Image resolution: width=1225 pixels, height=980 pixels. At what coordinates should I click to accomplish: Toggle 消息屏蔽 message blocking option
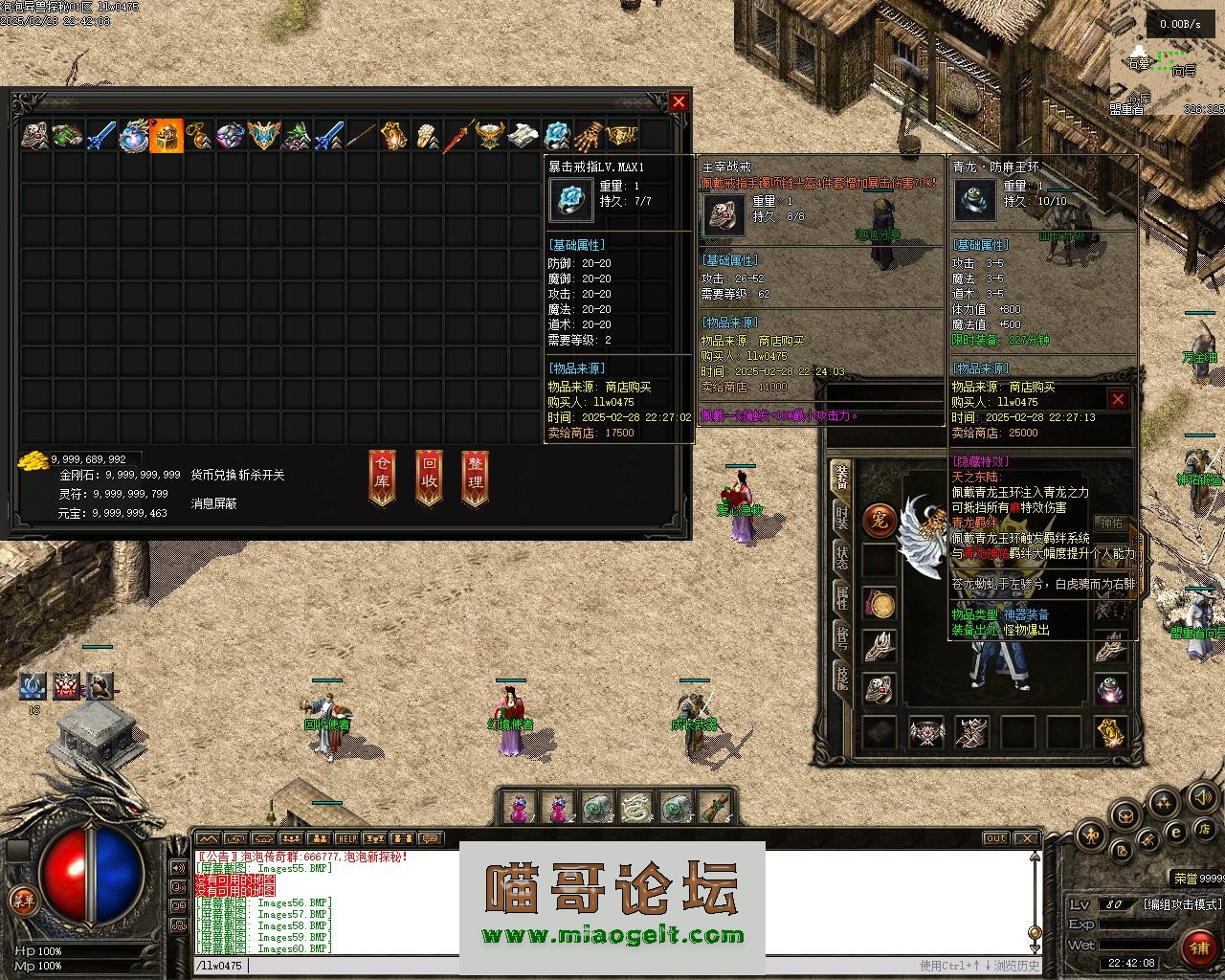[x=213, y=502]
